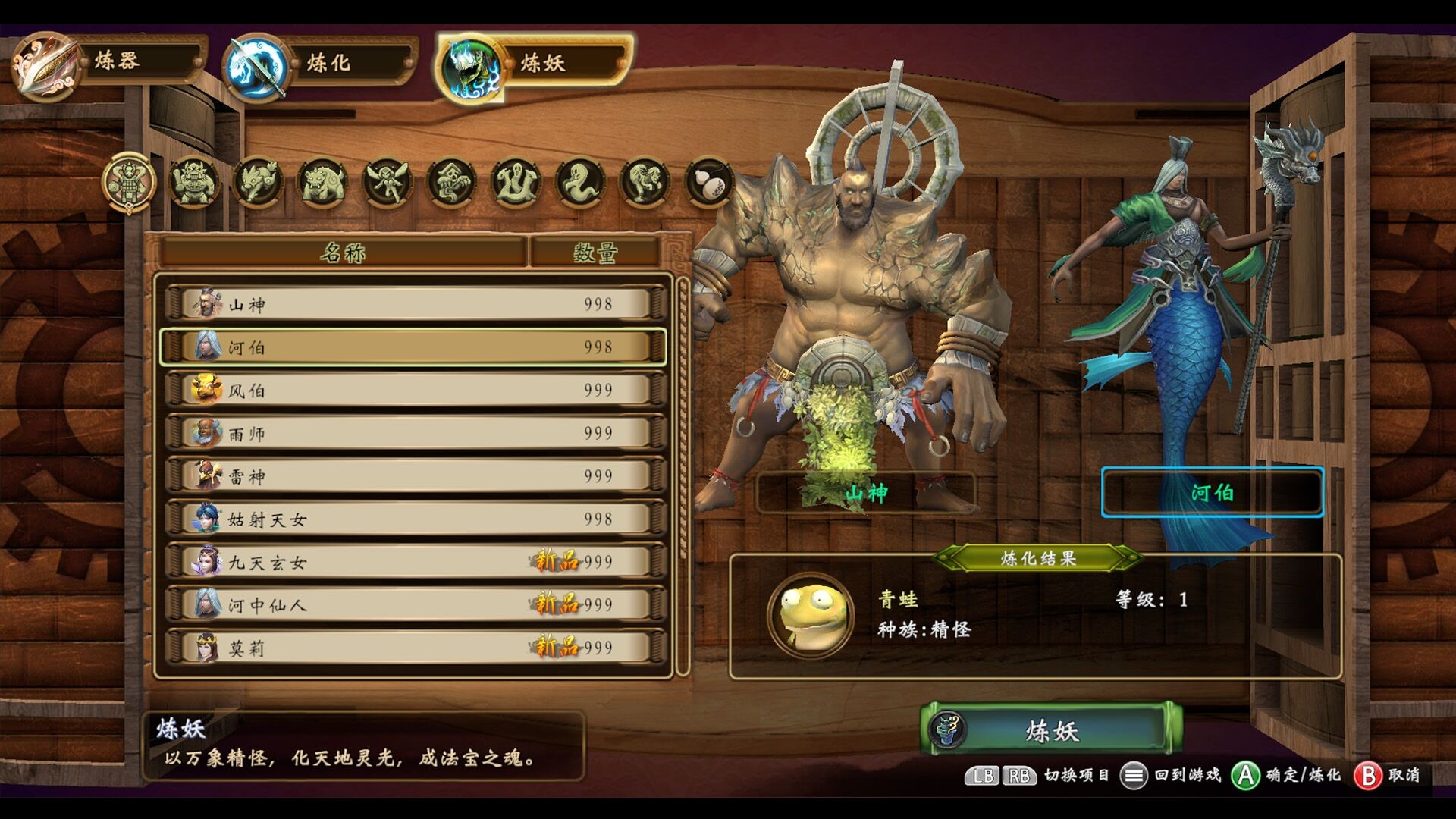Show the winged fairy category icon

[x=388, y=183]
